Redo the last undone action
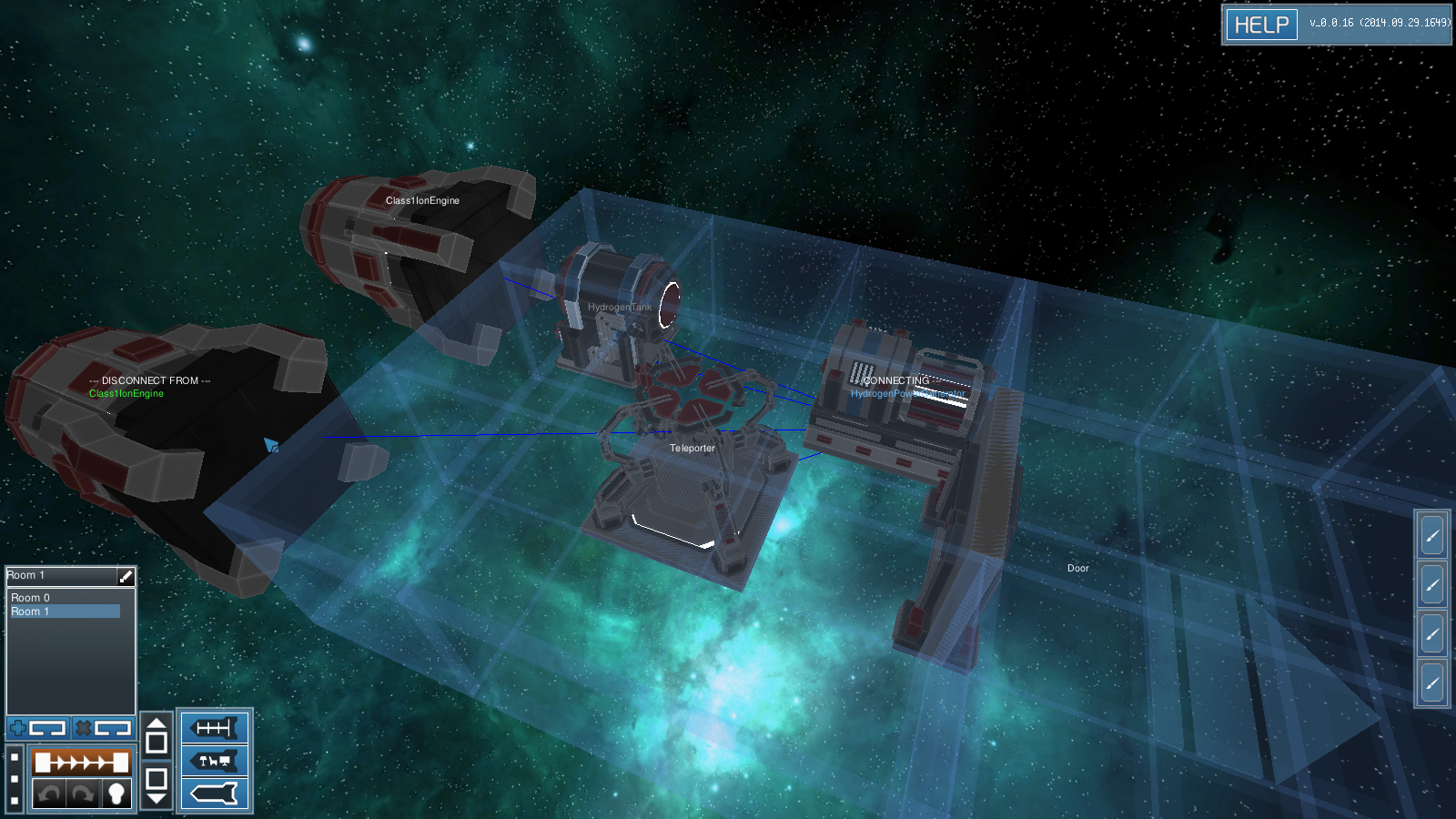 click(83, 794)
